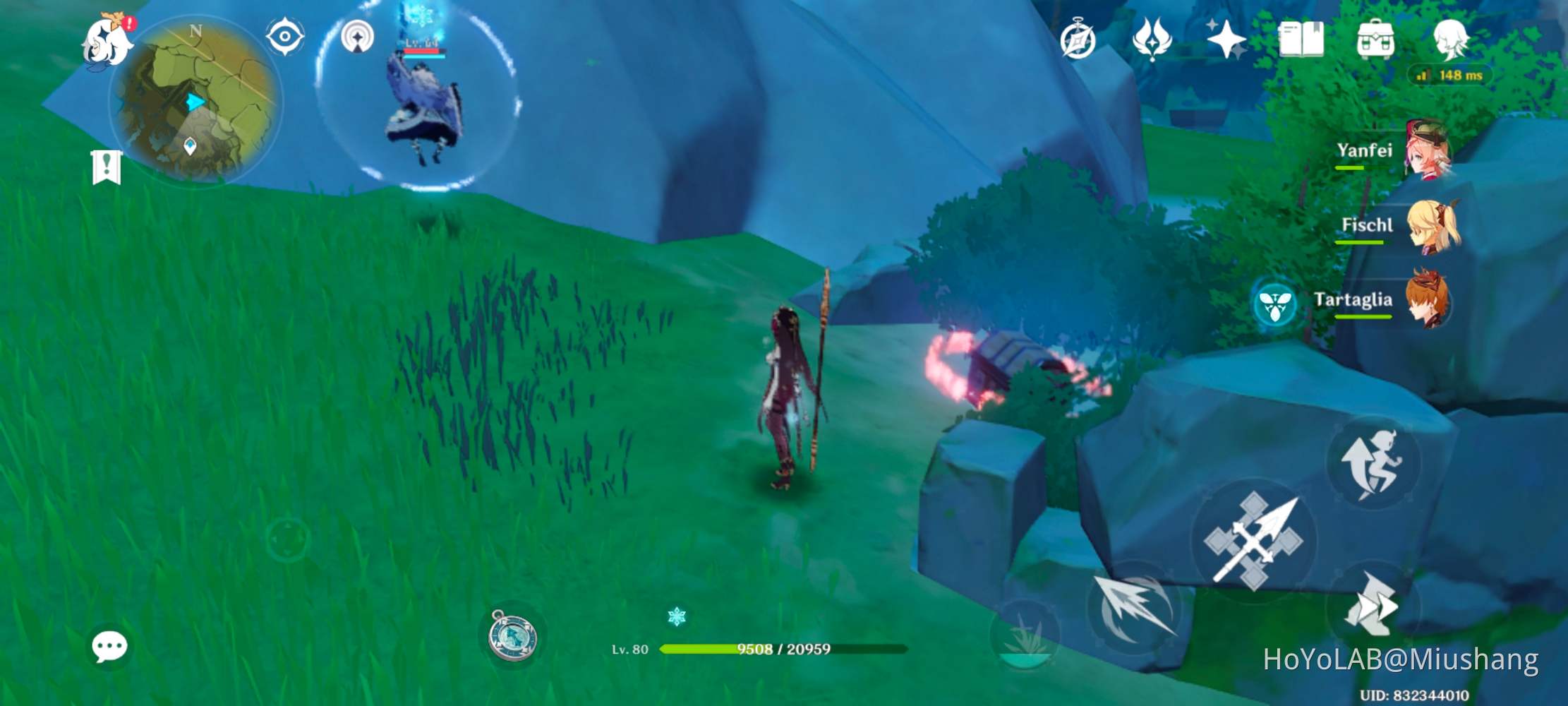Open the Inventory backpack icon

coord(1374,39)
